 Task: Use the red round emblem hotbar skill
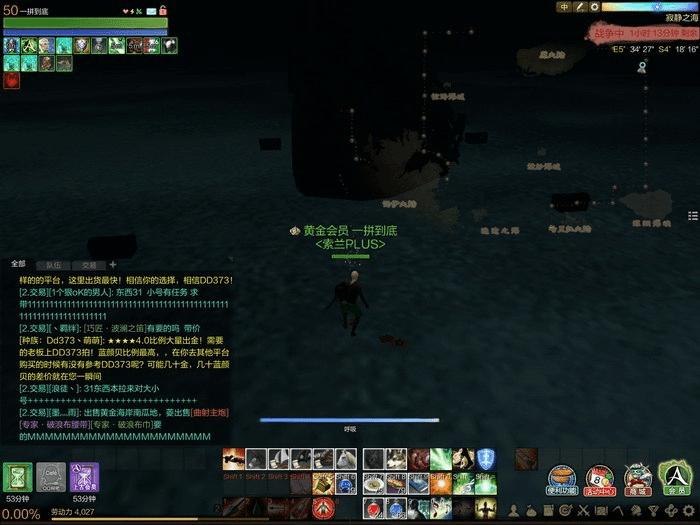click(x=323, y=508)
